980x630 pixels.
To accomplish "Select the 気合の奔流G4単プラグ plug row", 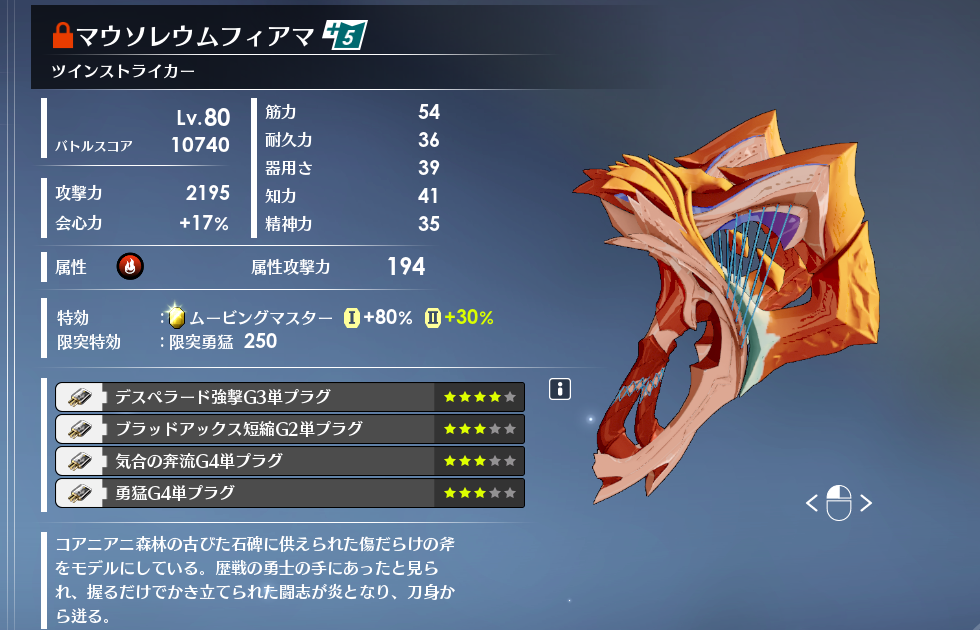I will click(289, 461).
